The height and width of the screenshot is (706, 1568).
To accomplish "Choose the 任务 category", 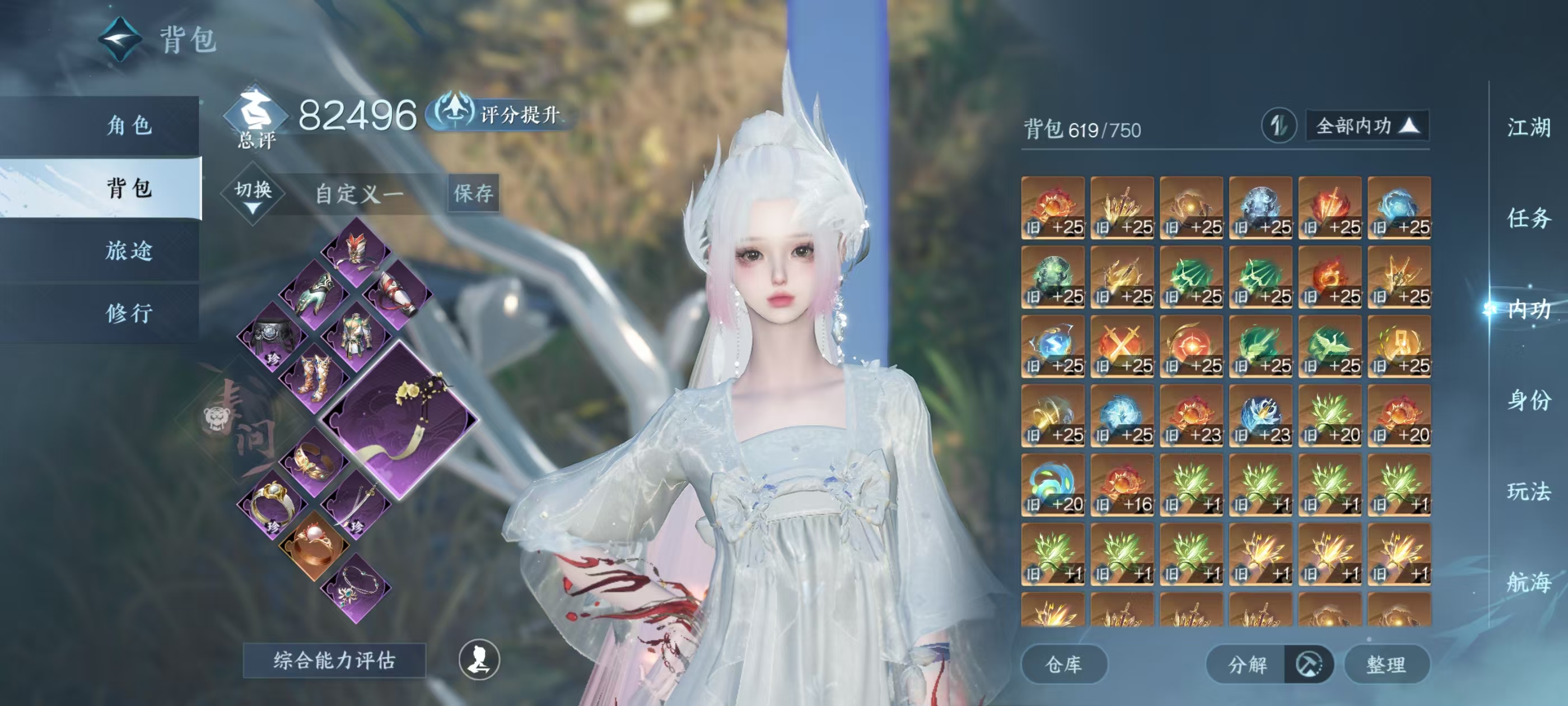I will (1528, 218).
